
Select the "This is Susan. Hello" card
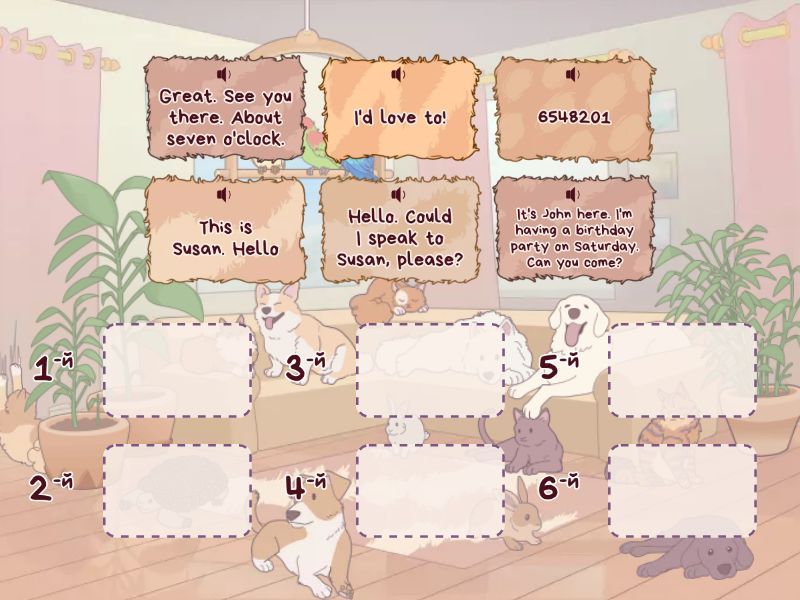[x=225, y=238]
